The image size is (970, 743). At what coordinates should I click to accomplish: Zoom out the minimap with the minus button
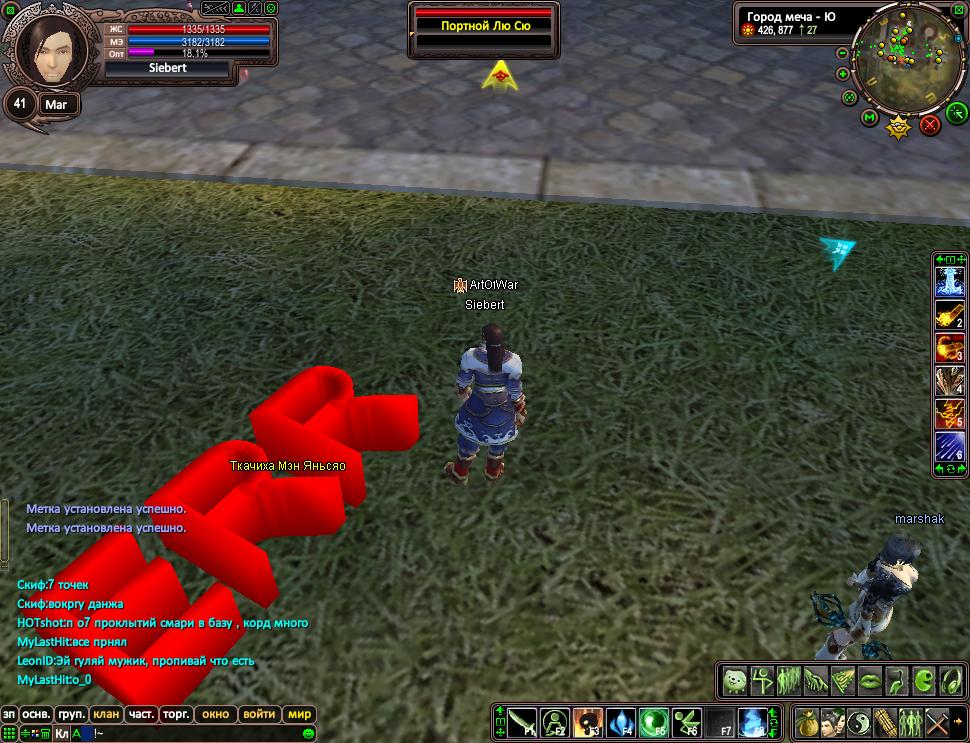pyautogui.click(x=844, y=54)
